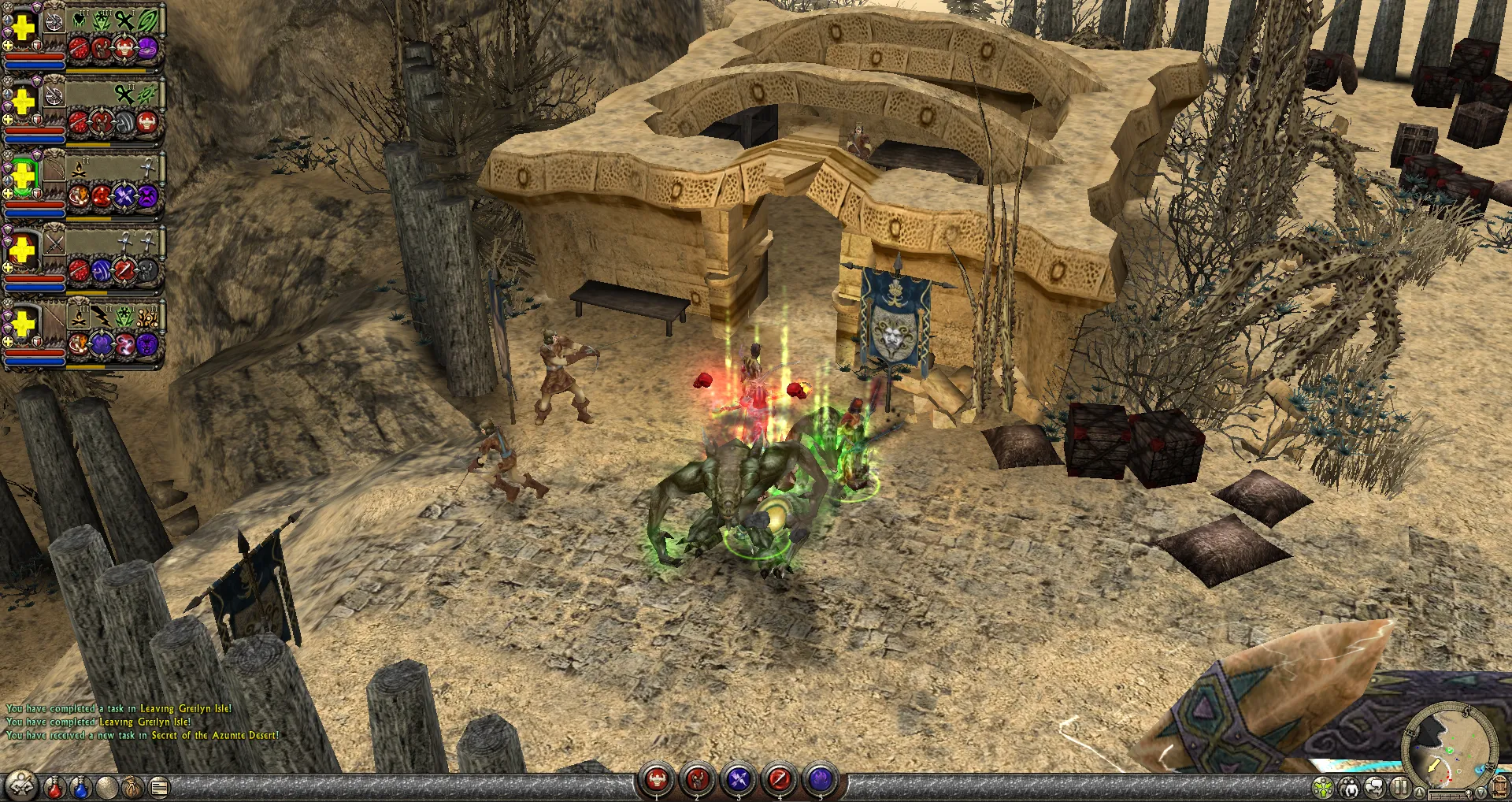Pause the game with the pause button

[x=1399, y=786]
